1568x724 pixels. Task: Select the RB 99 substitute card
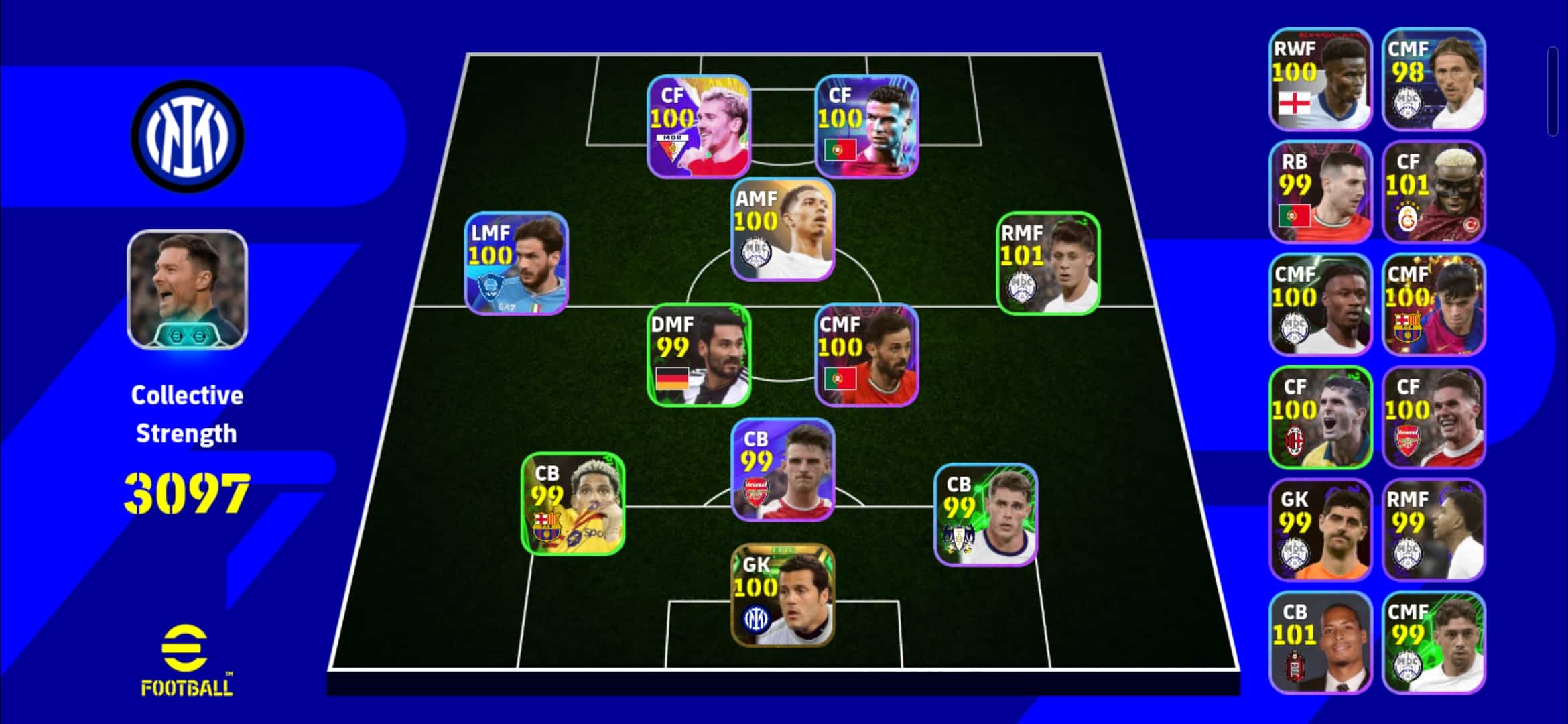click(1321, 192)
